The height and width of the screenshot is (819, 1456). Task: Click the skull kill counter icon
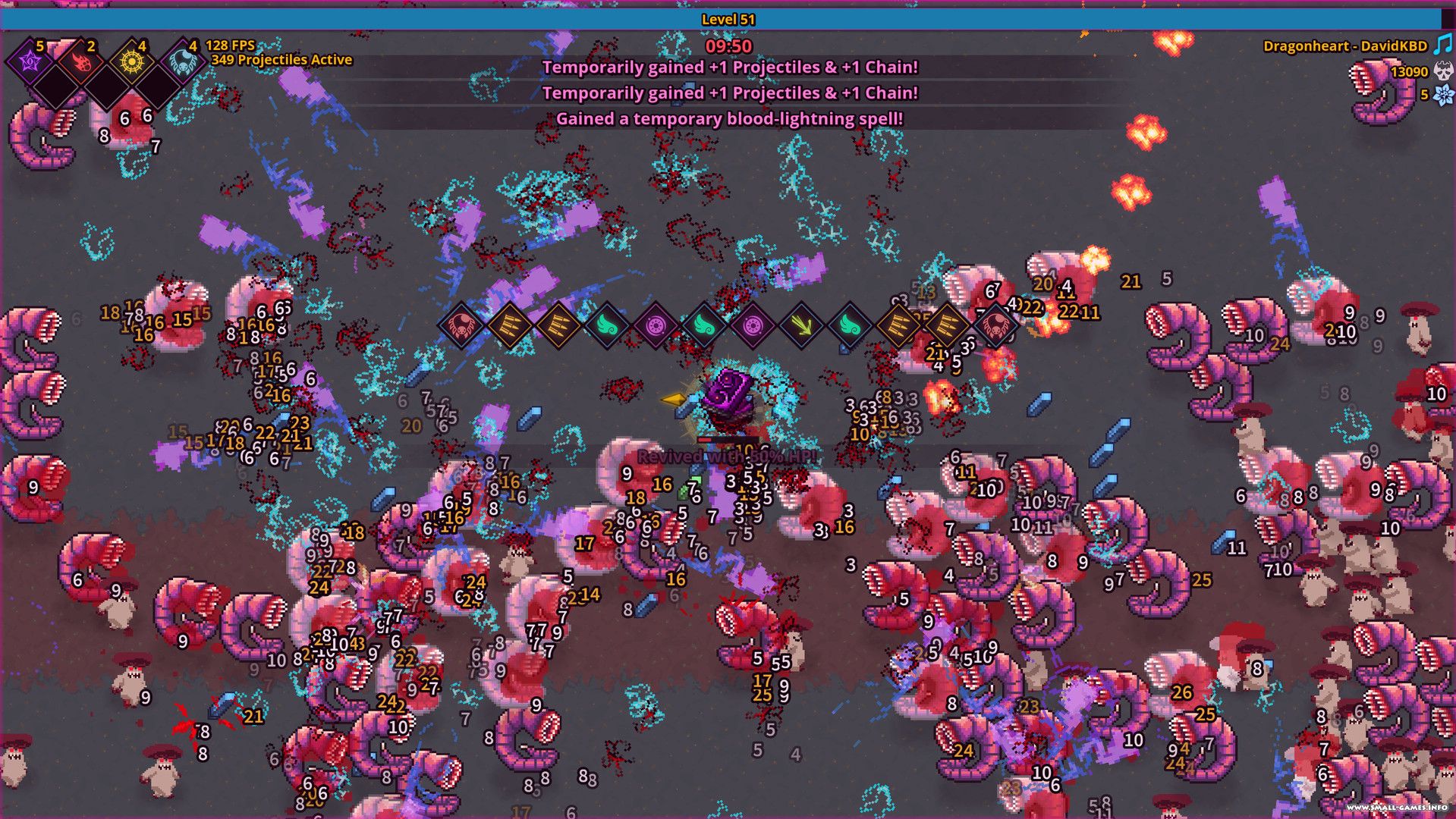[x=1442, y=72]
